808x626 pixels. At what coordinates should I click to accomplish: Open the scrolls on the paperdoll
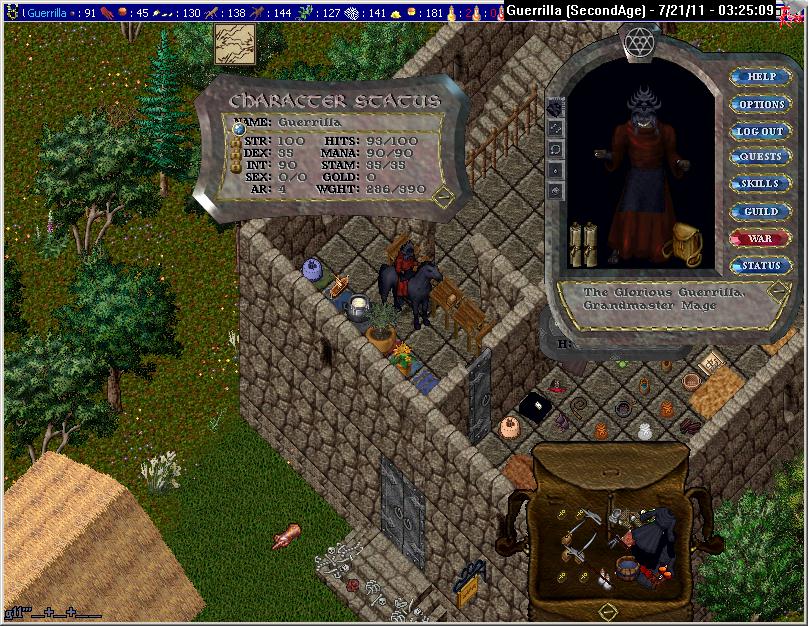(x=583, y=244)
